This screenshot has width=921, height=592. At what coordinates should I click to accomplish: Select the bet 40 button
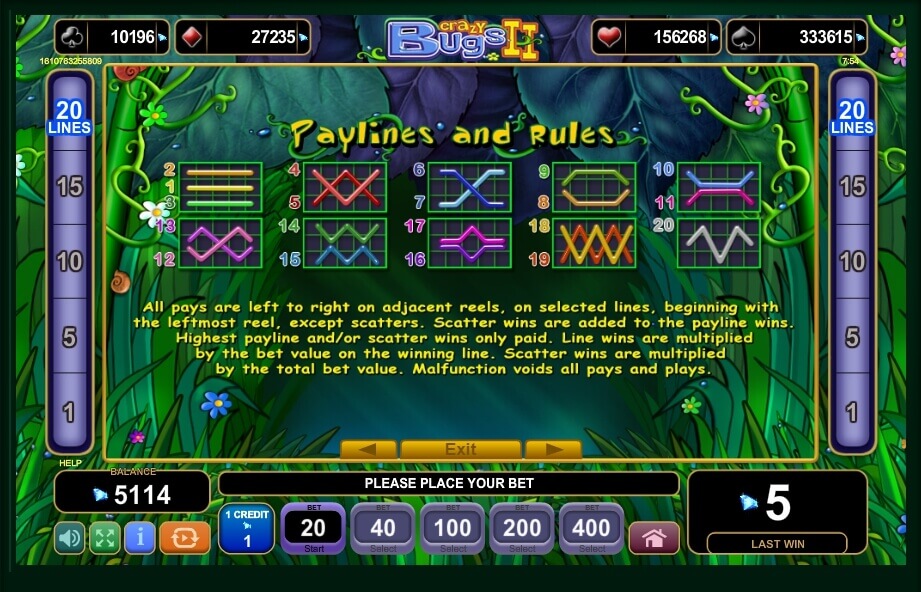[383, 528]
